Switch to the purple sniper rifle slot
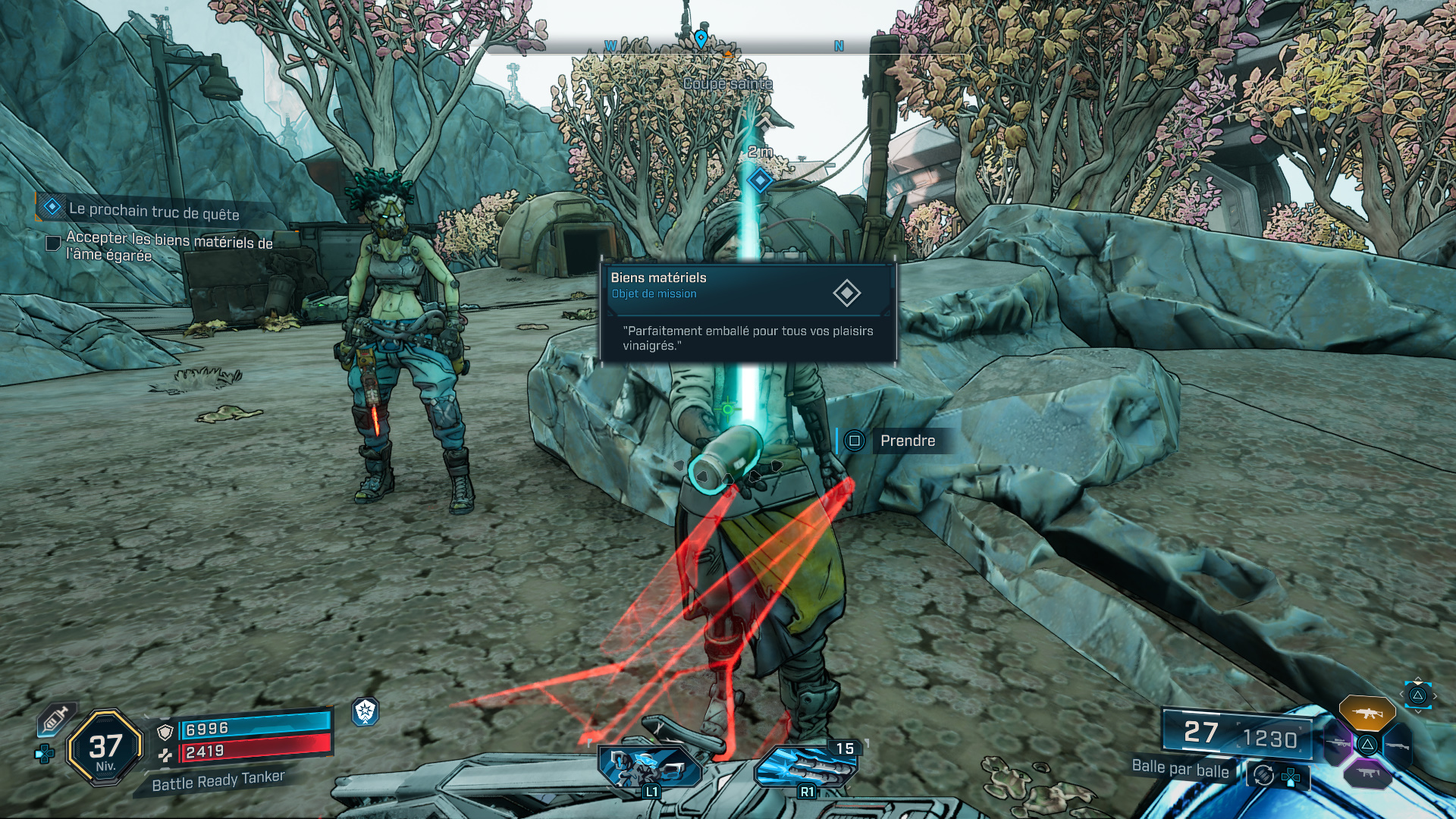 coord(1338,744)
